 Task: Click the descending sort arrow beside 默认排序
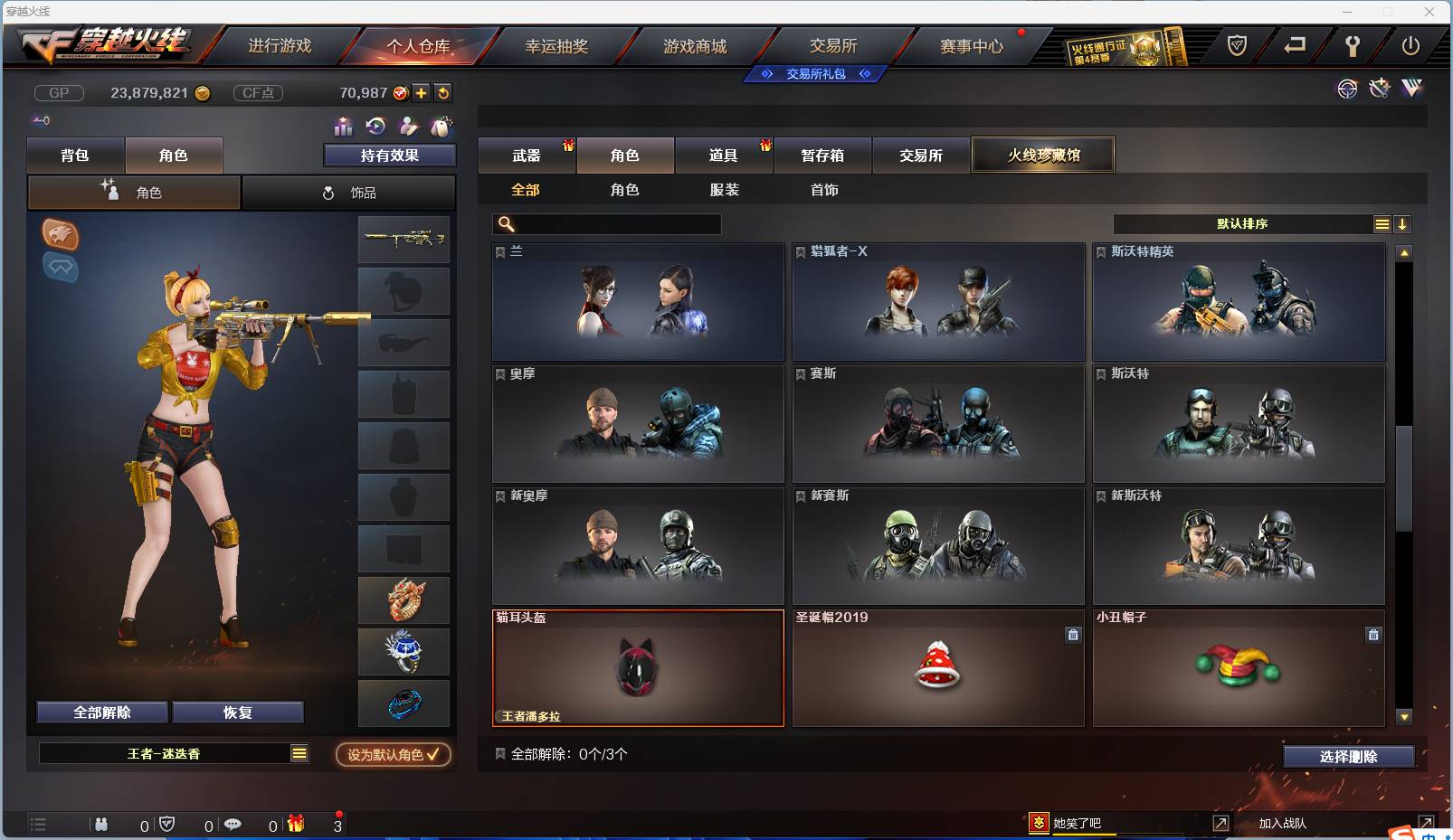coord(1404,223)
